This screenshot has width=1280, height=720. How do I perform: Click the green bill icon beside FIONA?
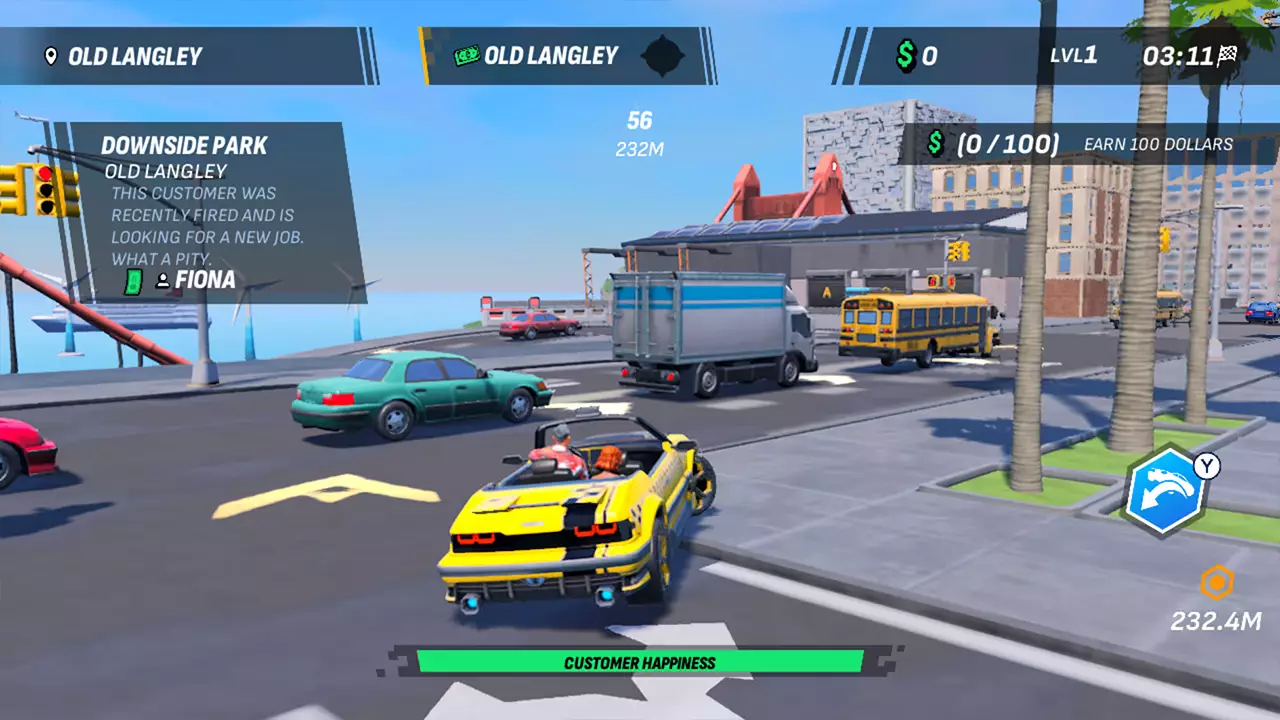click(134, 283)
